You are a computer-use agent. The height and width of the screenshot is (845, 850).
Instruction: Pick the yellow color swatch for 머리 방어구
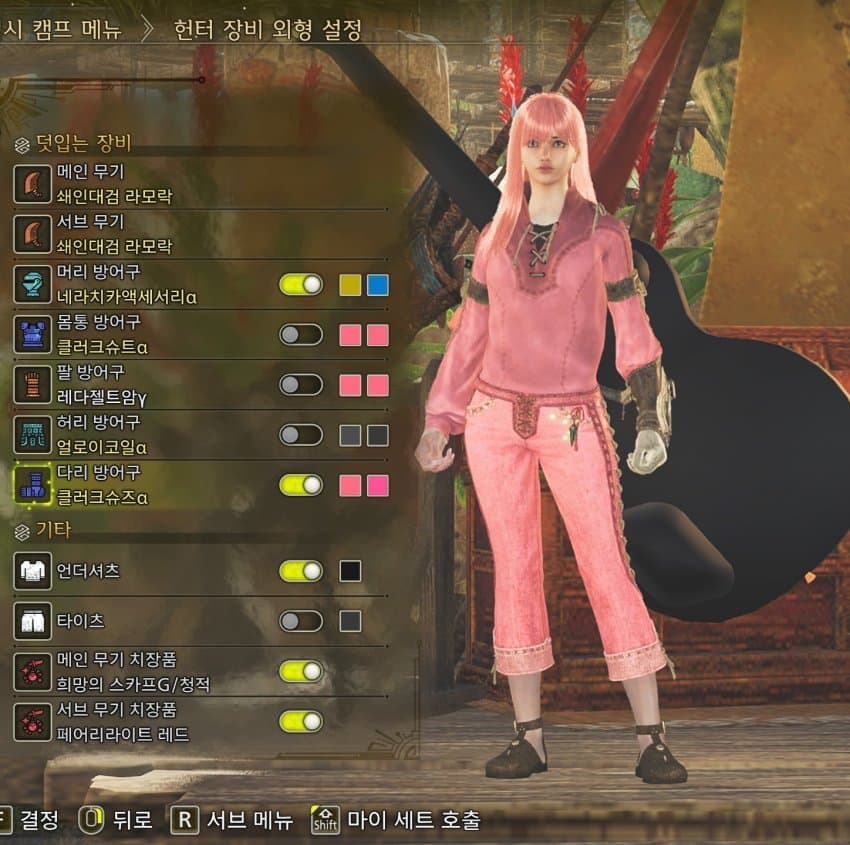click(x=350, y=285)
